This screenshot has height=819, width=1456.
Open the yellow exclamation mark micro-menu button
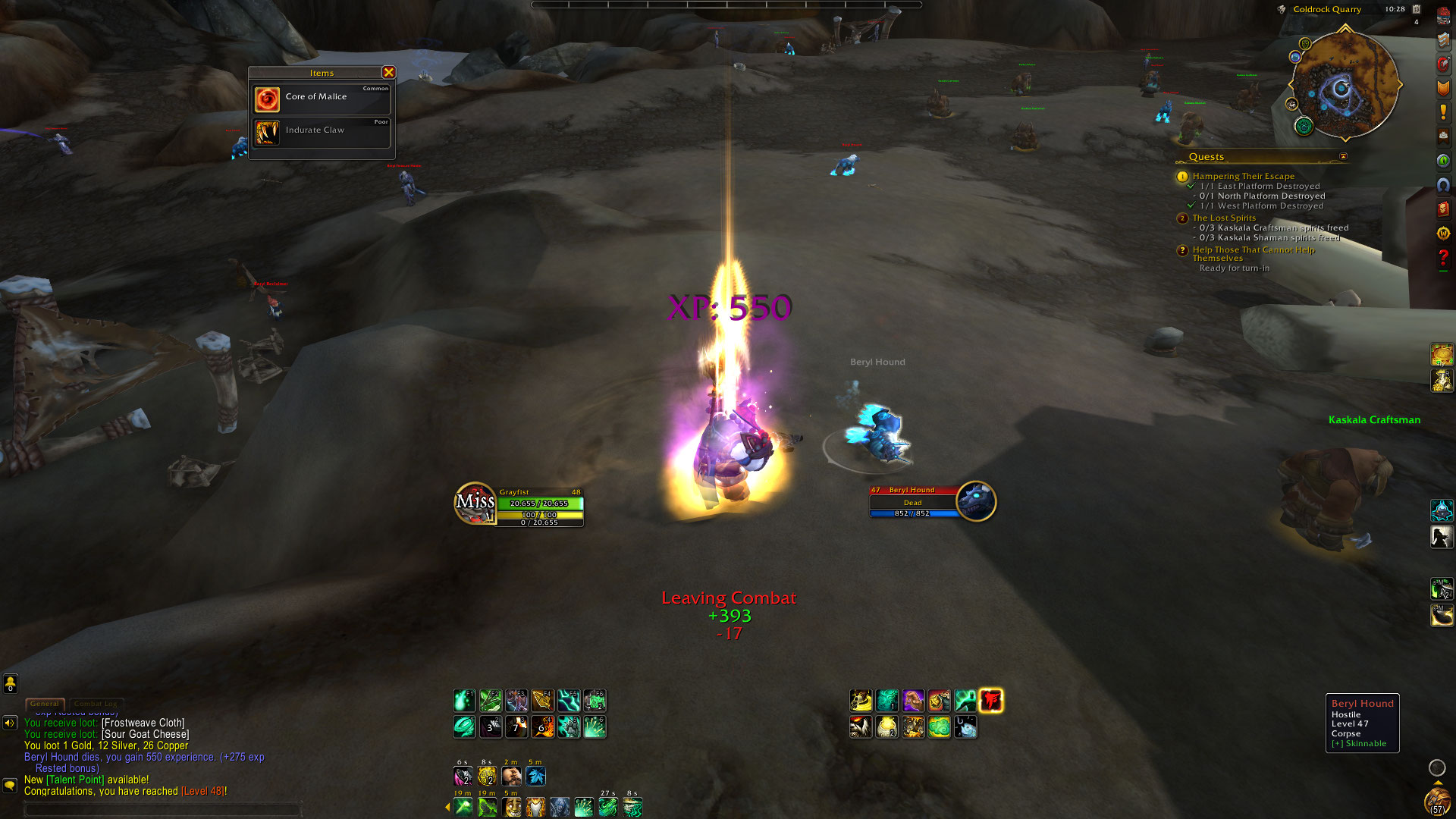(1443, 112)
